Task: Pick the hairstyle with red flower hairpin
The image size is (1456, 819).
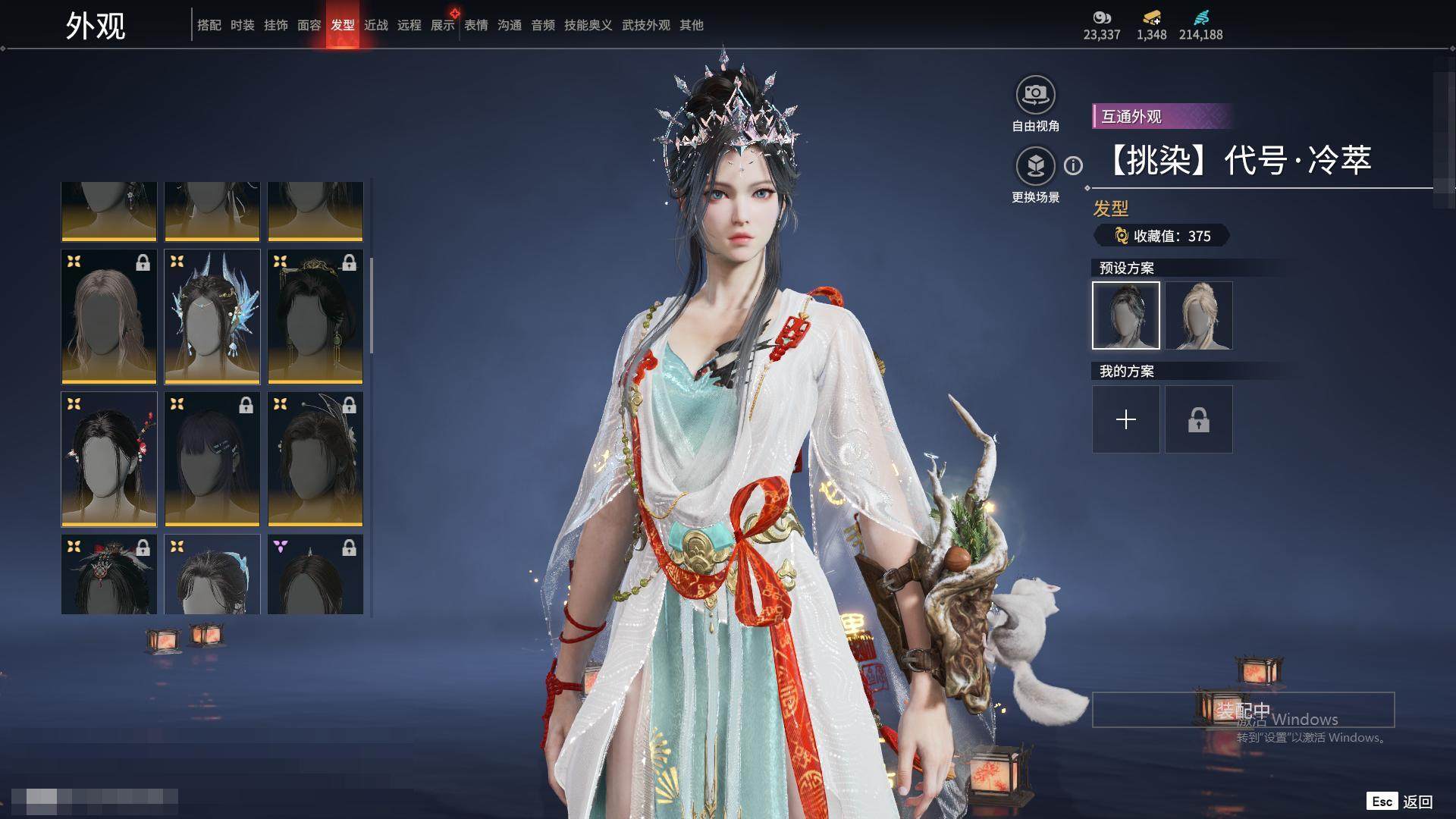Action: (x=109, y=459)
